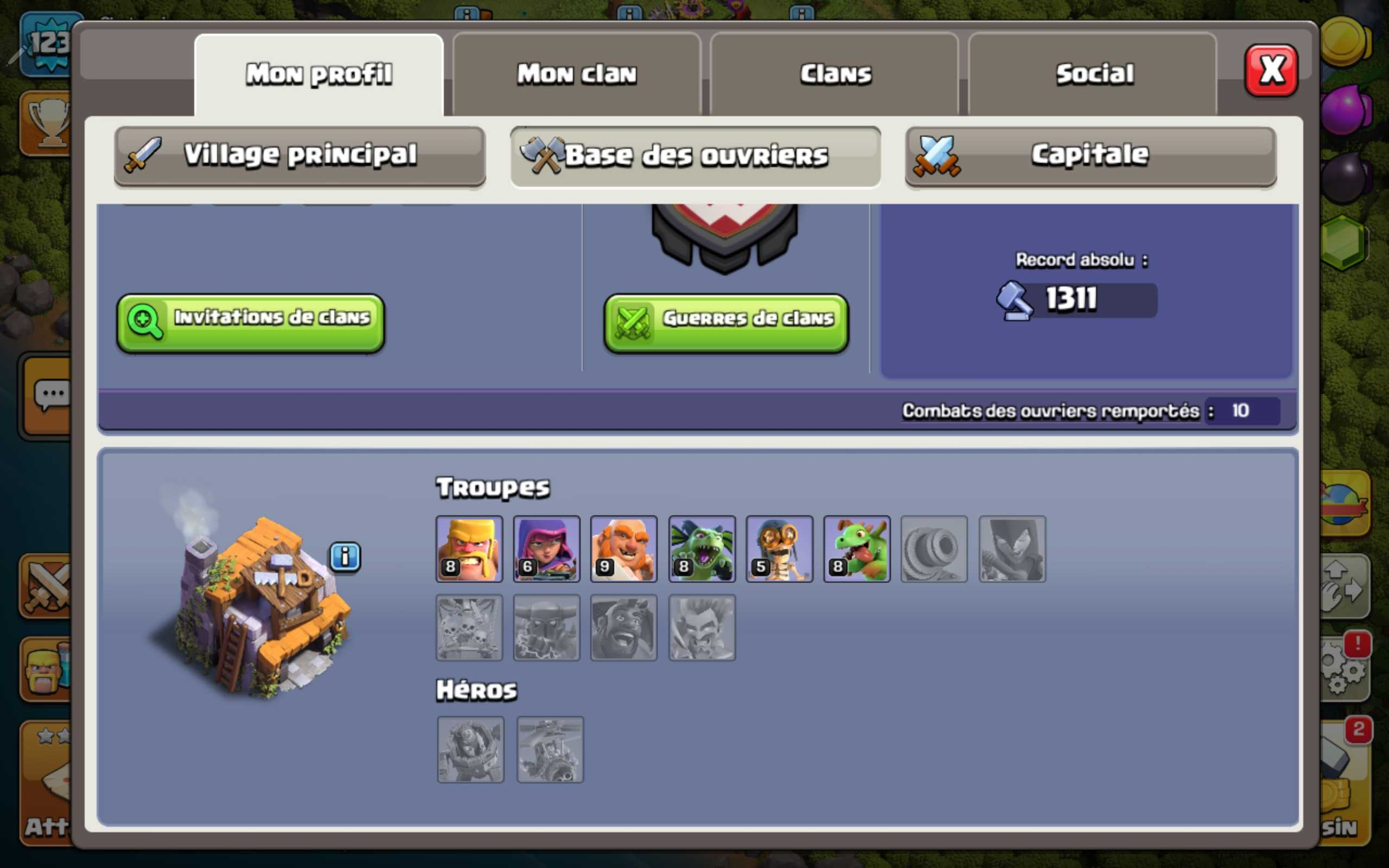1389x868 pixels.
Task: Switch to the Mon profil tab
Action: point(318,74)
